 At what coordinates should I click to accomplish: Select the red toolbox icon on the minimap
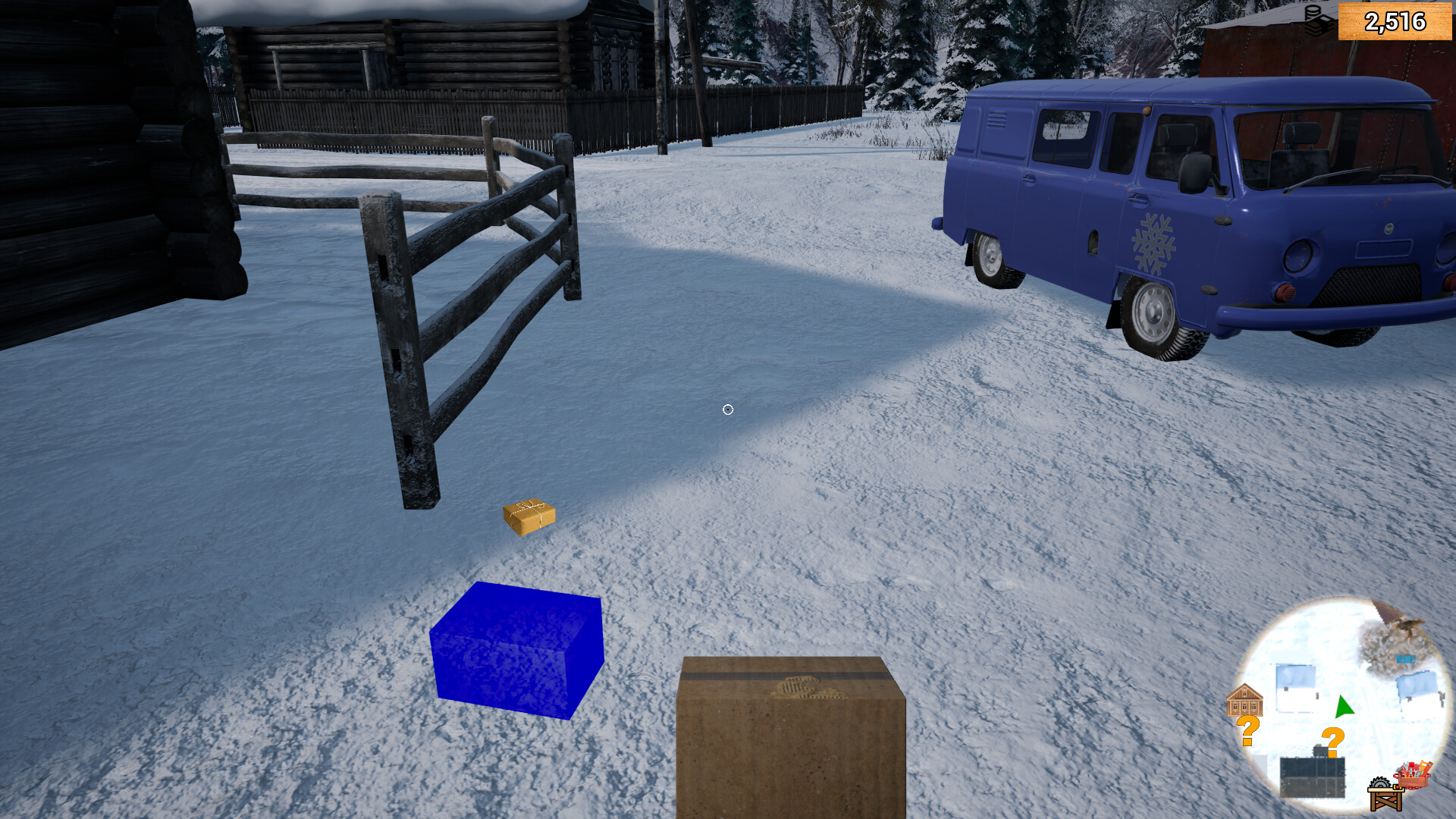(x=1412, y=773)
